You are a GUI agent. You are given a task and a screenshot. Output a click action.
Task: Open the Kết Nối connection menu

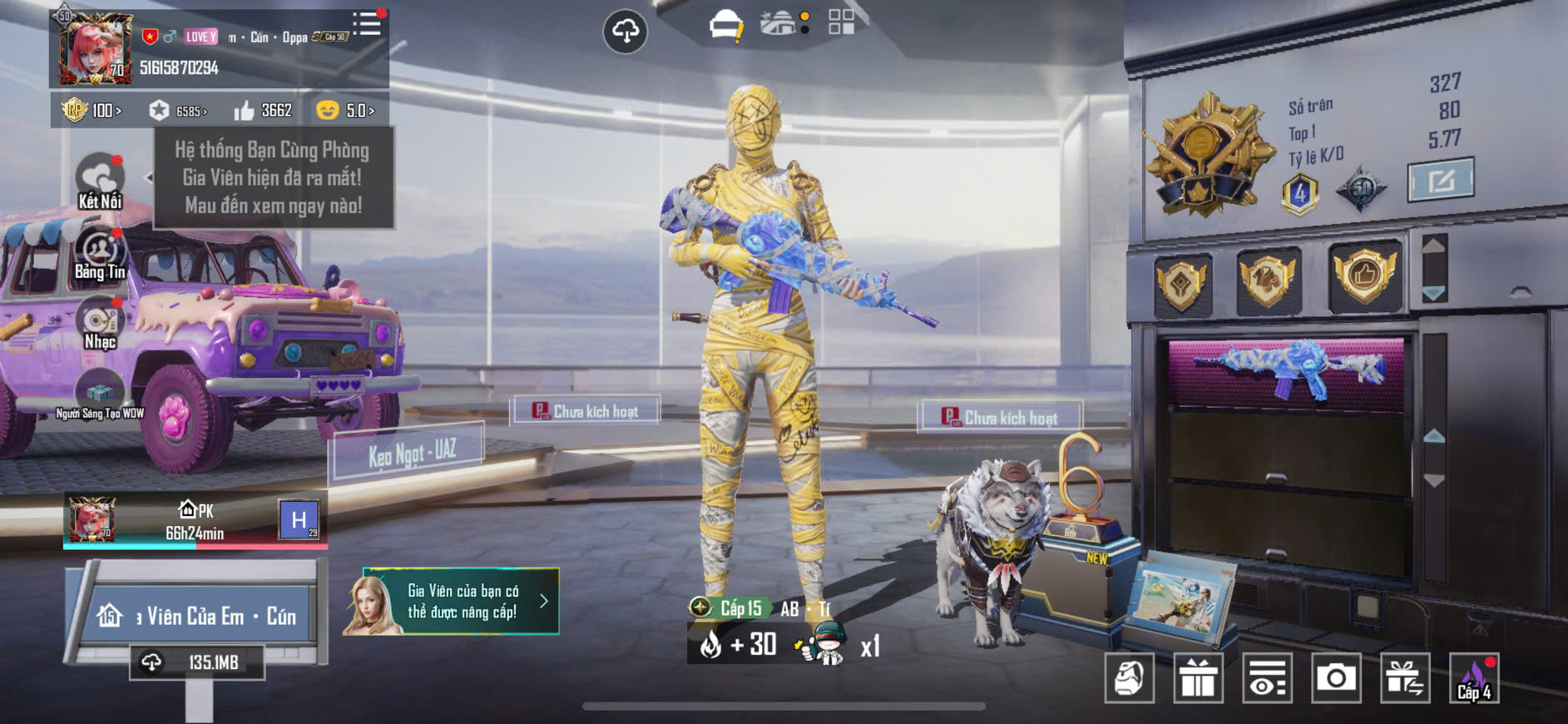tap(100, 181)
